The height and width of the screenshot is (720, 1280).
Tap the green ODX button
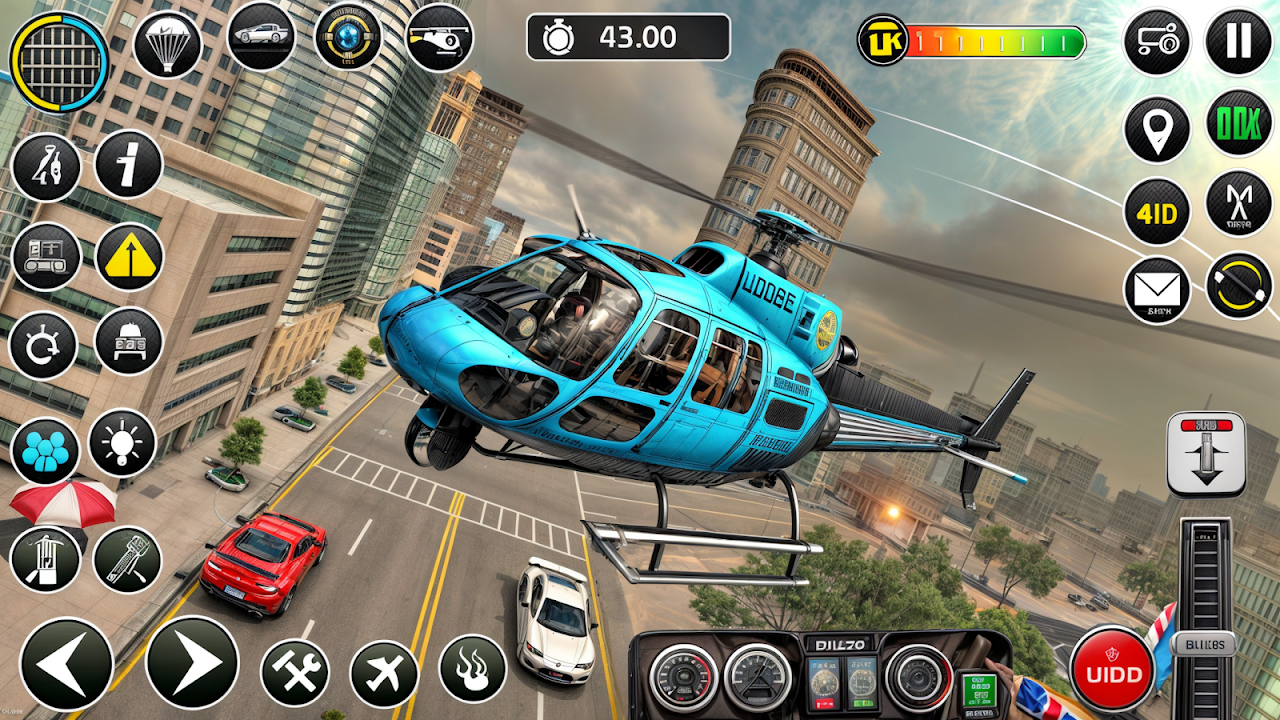[x=1239, y=124]
